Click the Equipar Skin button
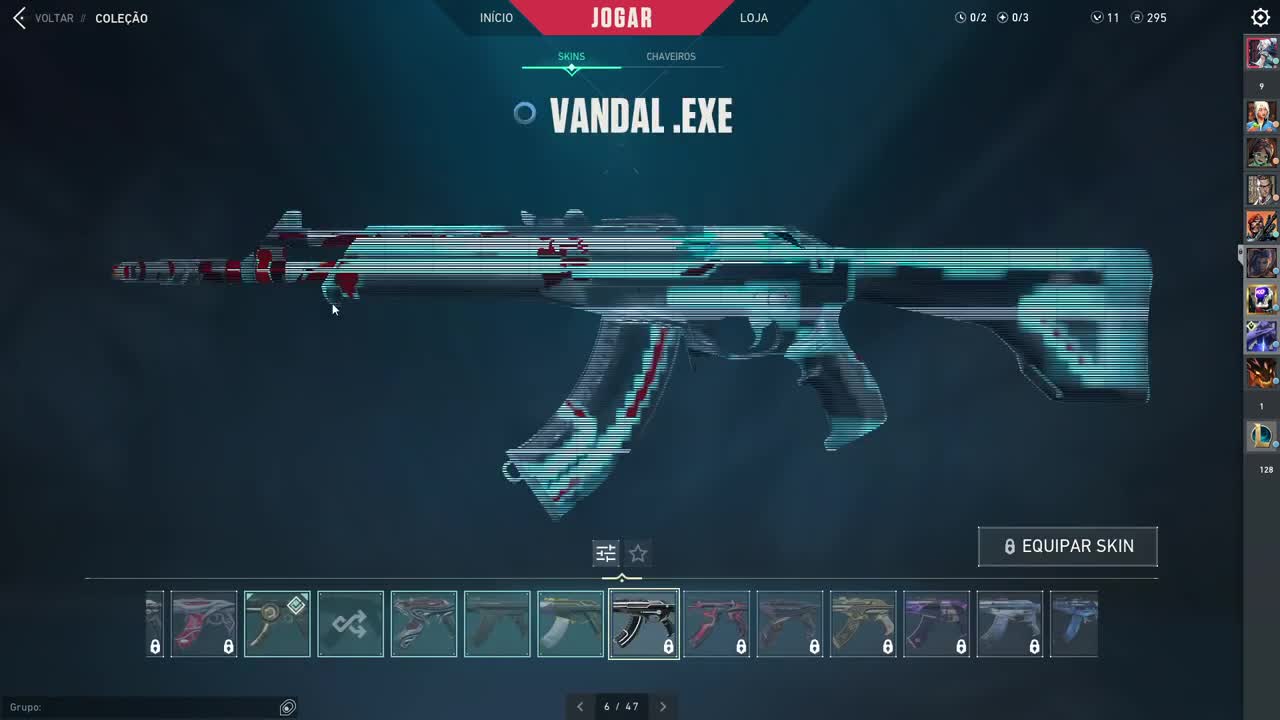 click(x=1068, y=547)
